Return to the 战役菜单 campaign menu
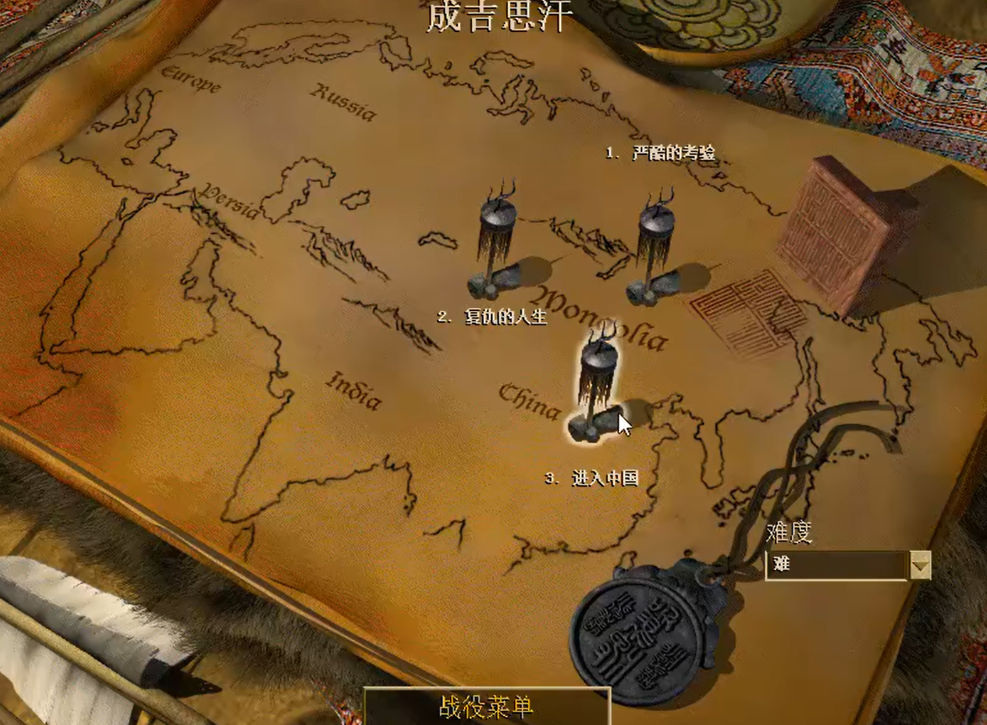 click(x=486, y=707)
